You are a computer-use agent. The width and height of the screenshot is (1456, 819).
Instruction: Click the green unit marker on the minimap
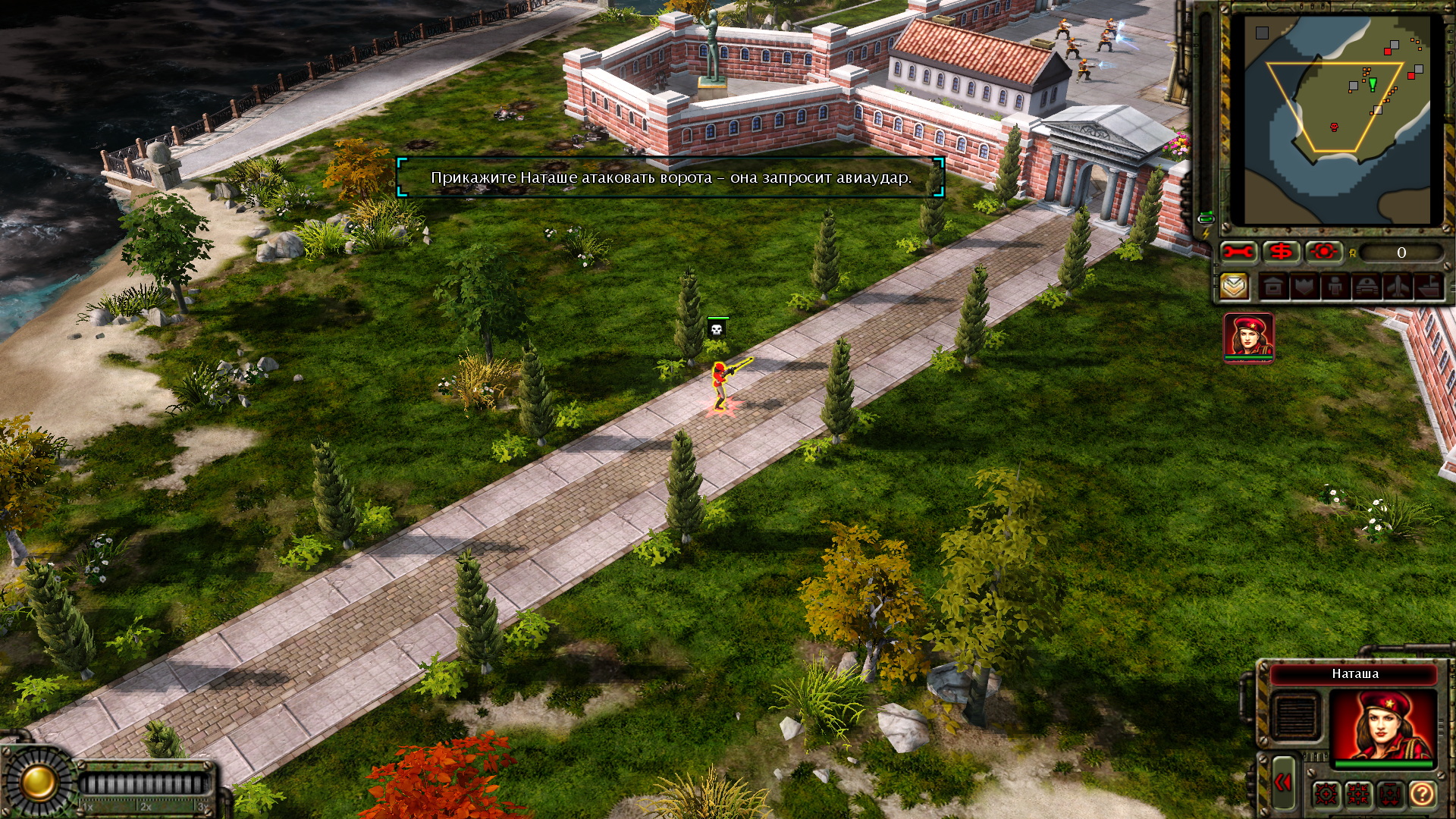pyautogui.click(x=1373, y=85)
